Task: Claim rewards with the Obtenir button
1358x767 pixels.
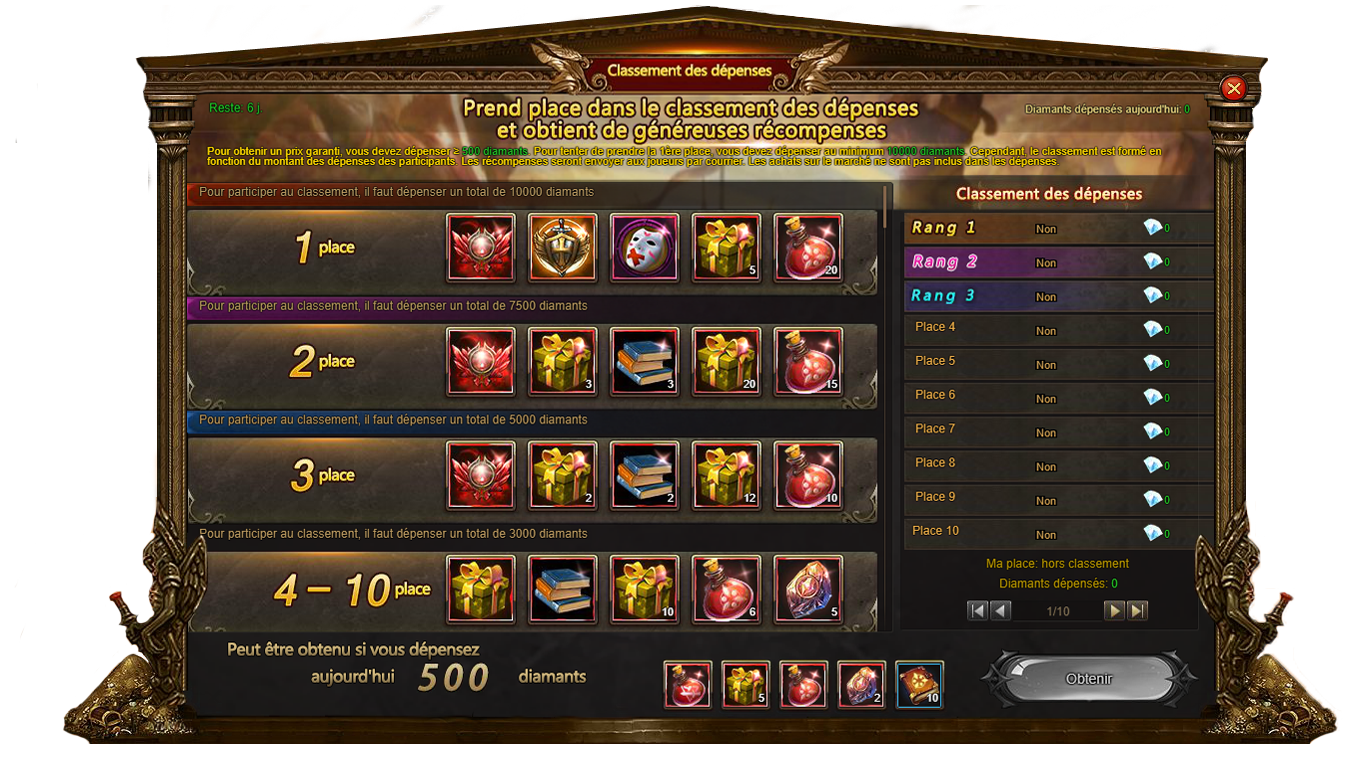Action: [x=1089, y=679]
